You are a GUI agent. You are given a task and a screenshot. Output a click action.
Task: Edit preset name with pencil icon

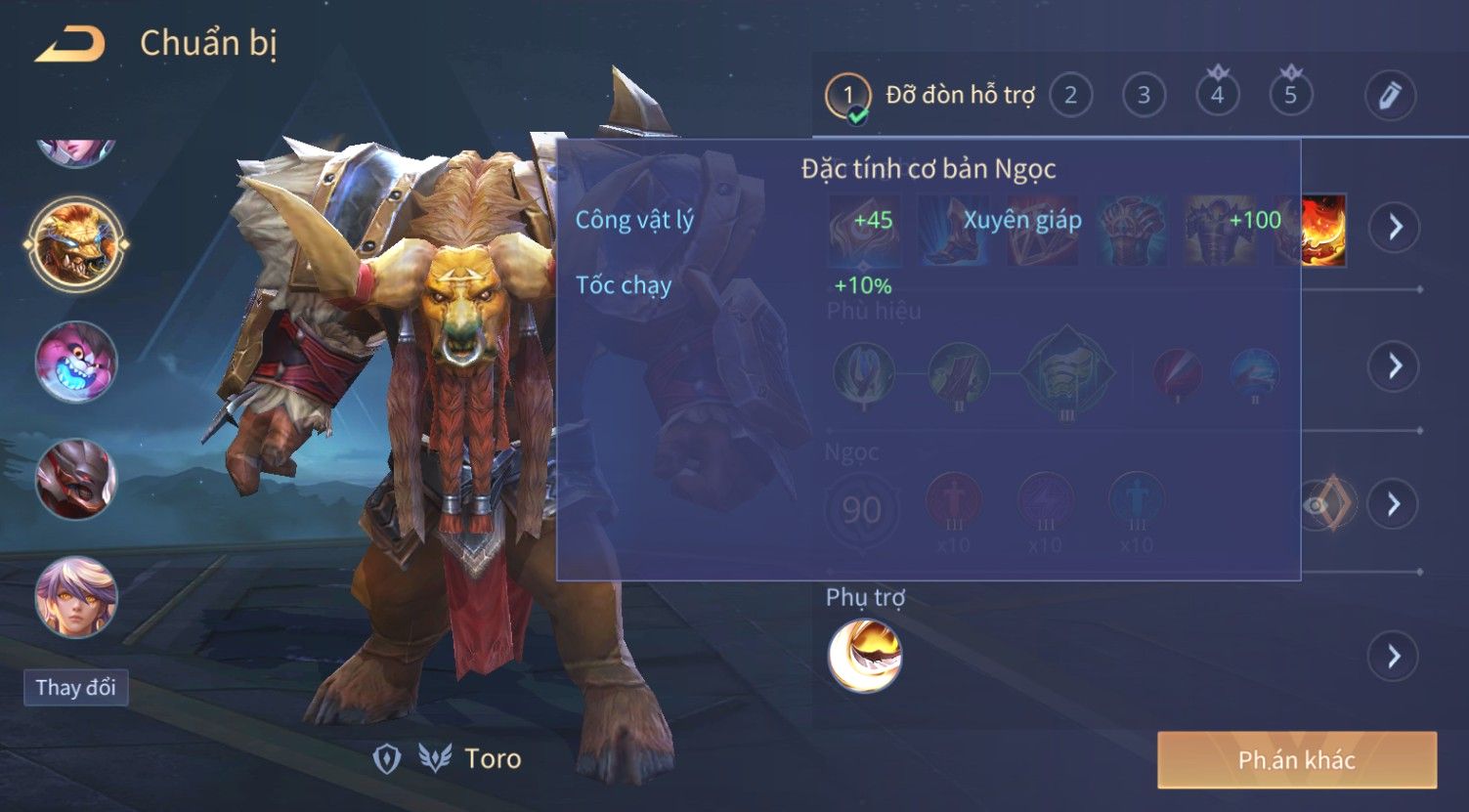click(x=1389, y=96)
